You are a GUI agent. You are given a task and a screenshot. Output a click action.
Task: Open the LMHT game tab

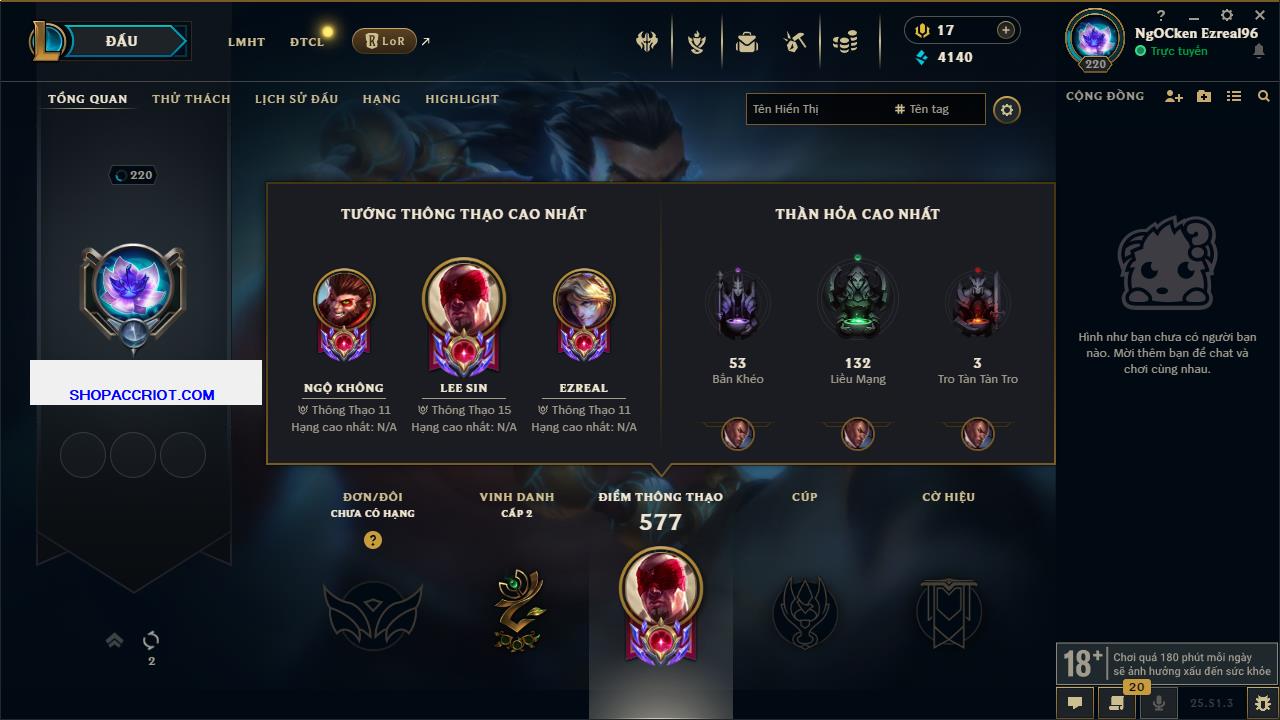[246, 42]
